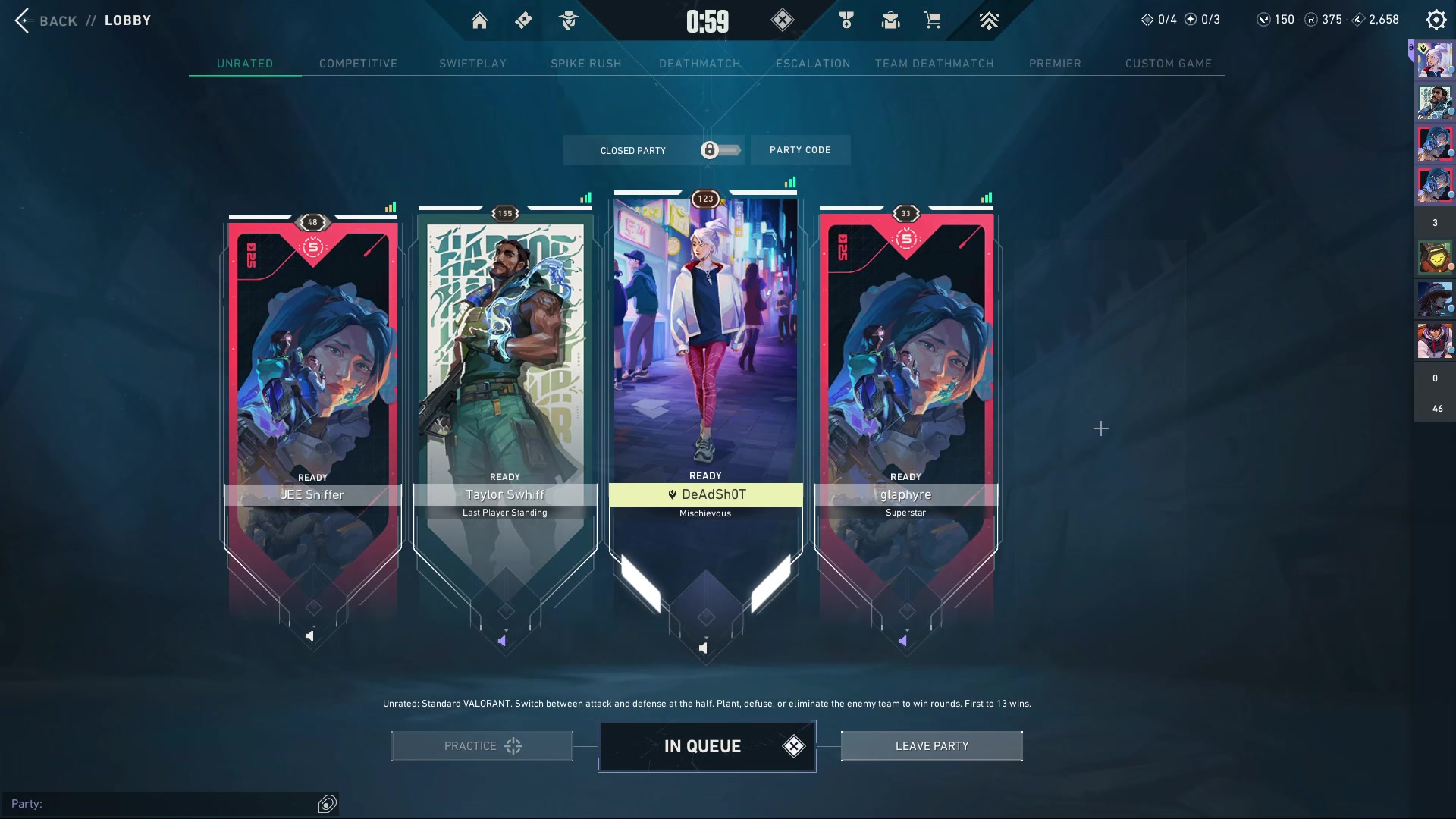1456x819 pixels.
Task: Open the settings gear
Action: point(1436,20)
